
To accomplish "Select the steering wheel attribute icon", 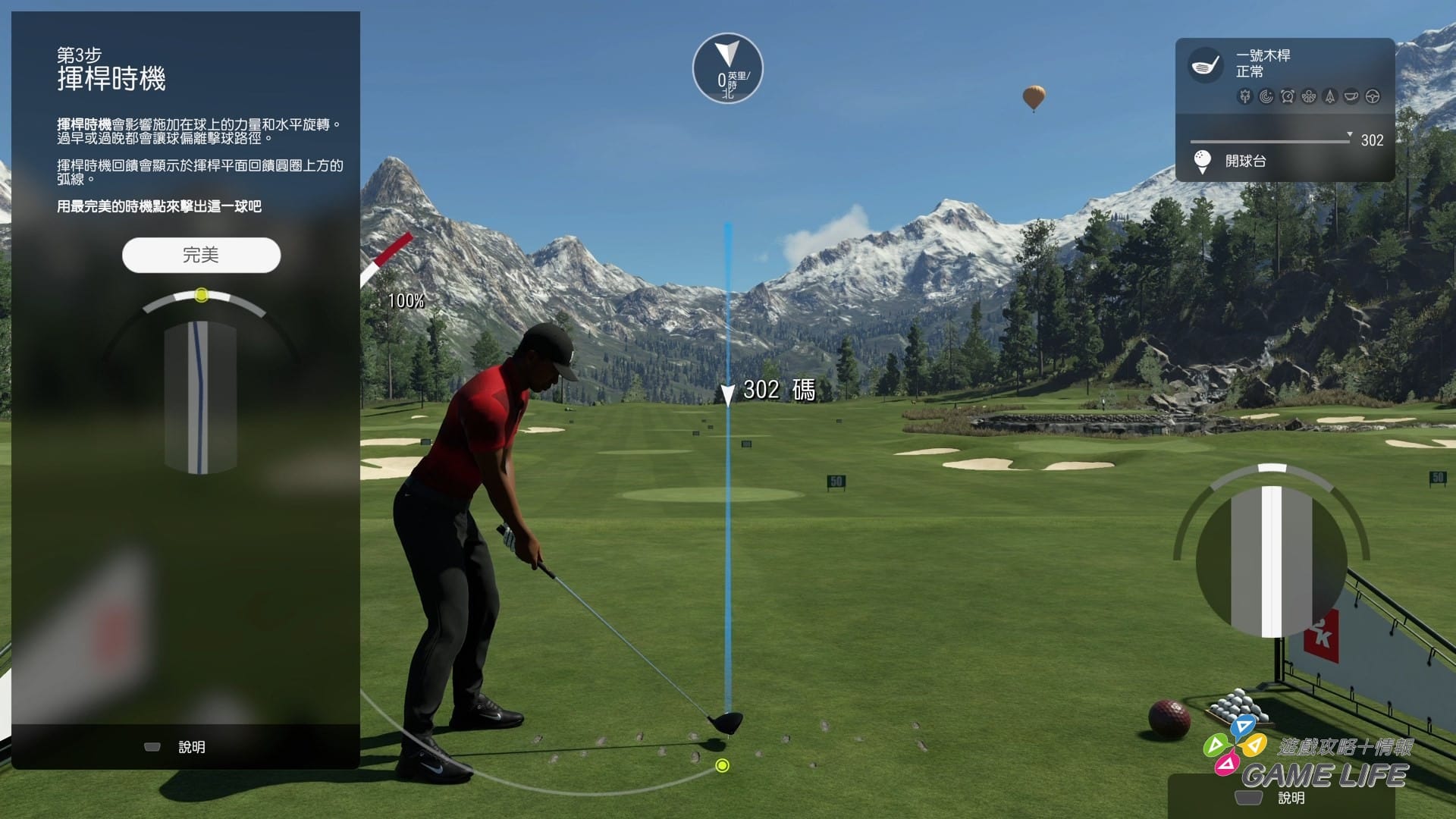I will 1373,96.
